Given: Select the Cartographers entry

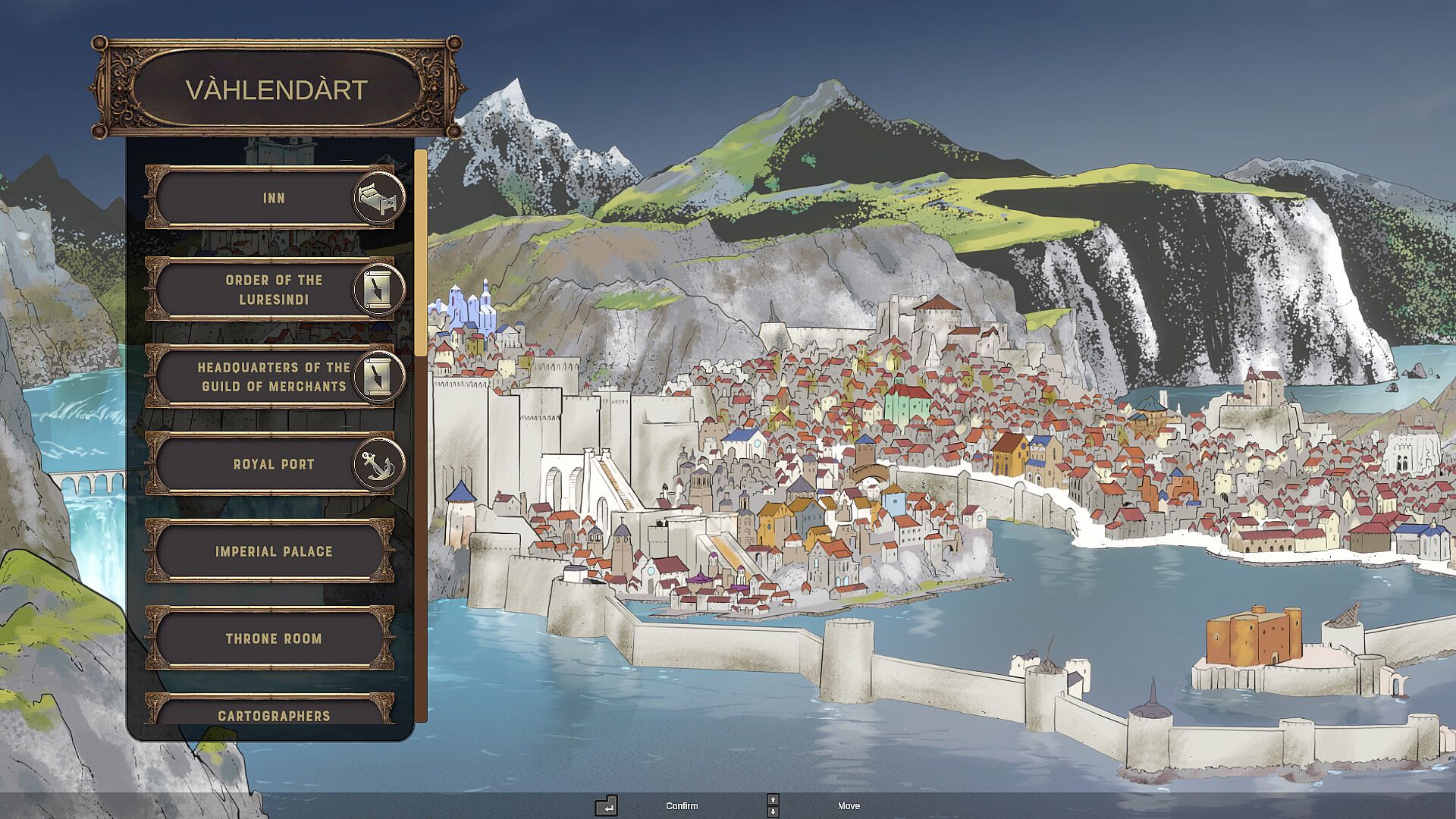Looking at the screenshot, I should point(273,714).
